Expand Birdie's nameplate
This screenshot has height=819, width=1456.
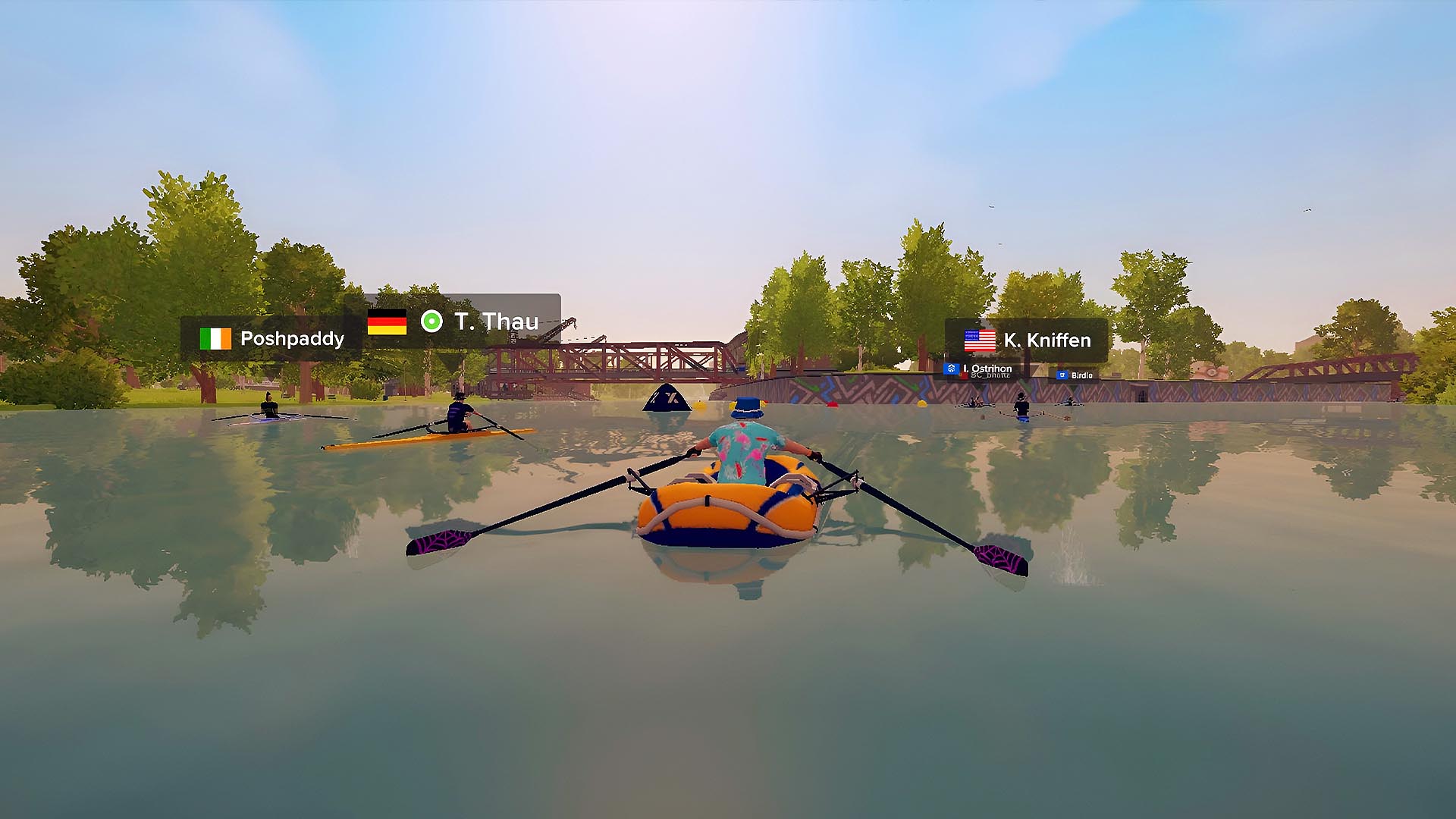[x=1083, y=375]
